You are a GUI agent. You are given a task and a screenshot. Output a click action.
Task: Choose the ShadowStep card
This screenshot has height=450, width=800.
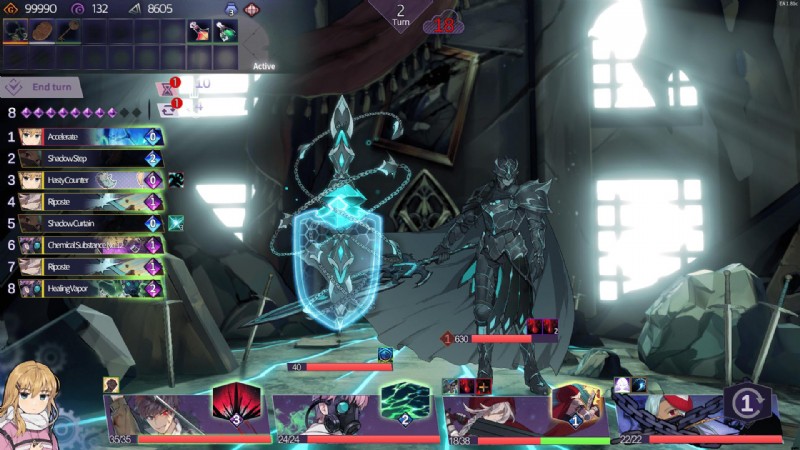pyautogui.click(x=90, y=158)
